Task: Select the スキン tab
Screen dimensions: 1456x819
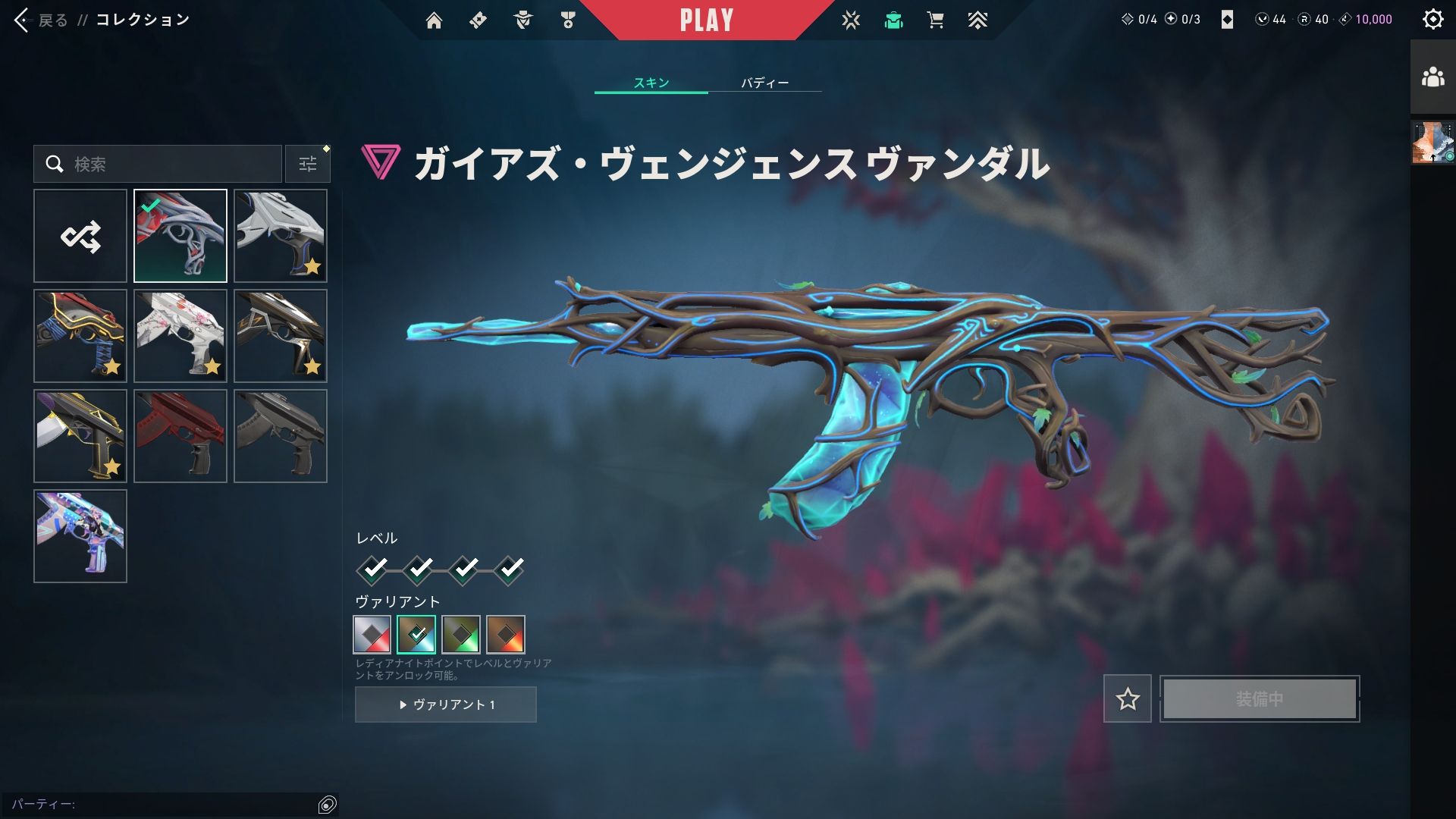Action: pyautogui.click(x=651, y=83)
